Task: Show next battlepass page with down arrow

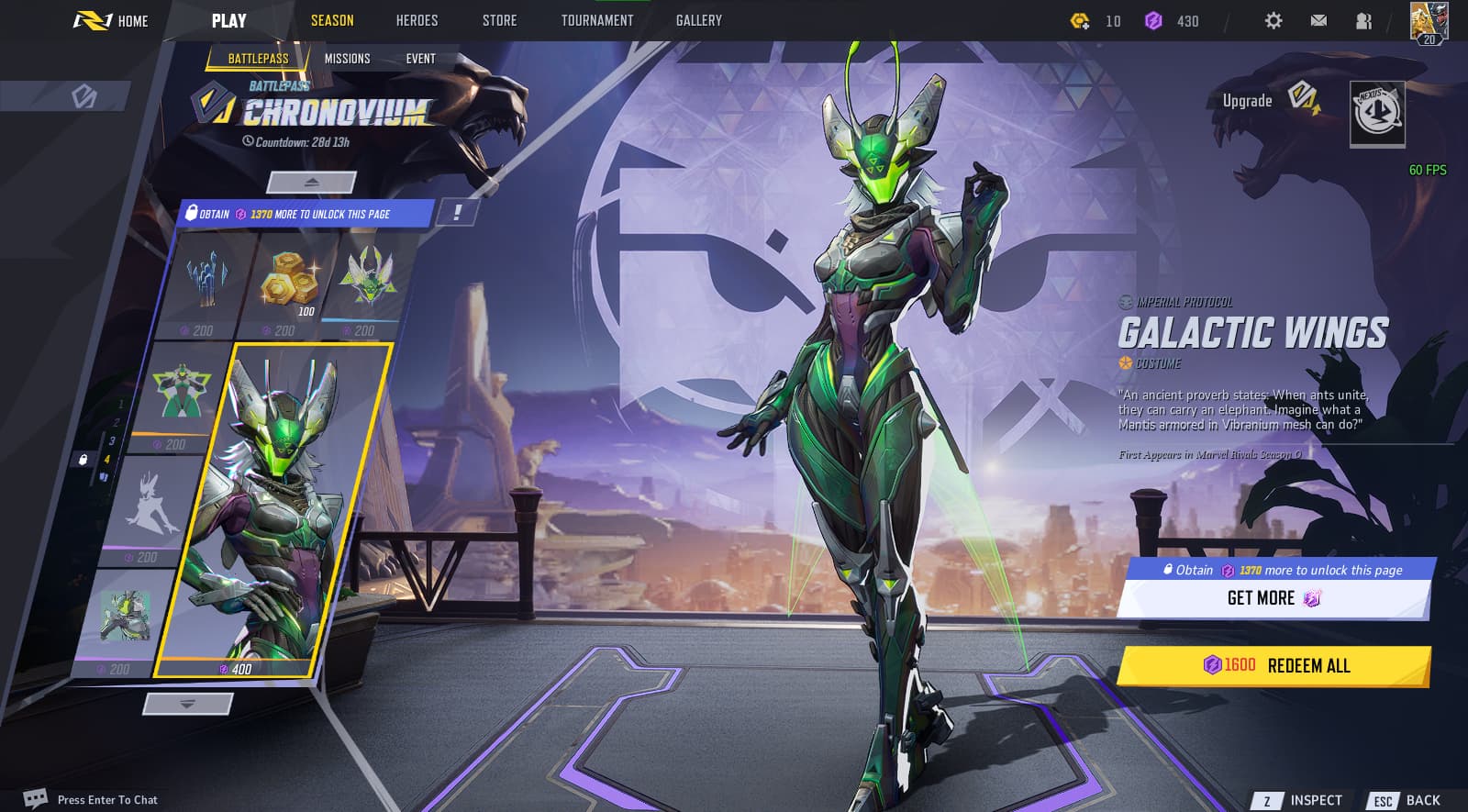Action: (188, 704)
